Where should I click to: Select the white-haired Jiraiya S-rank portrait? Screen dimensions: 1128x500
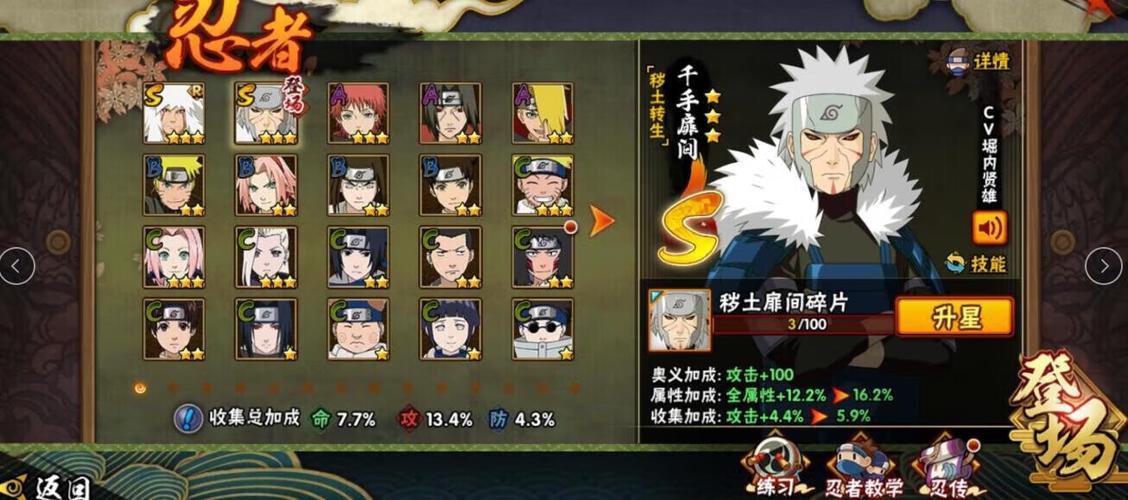click(174, 112)
